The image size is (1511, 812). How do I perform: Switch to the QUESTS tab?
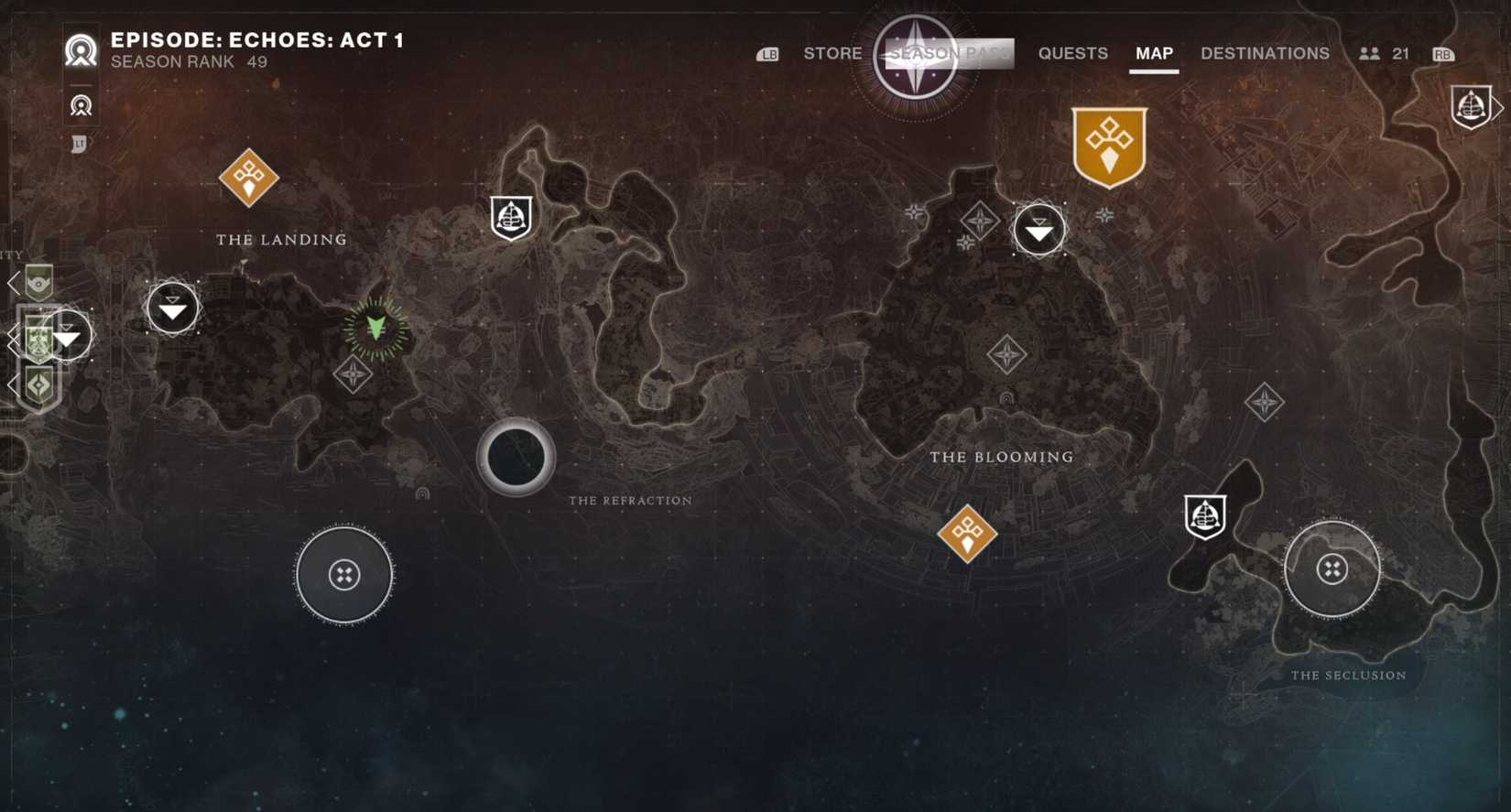[1072, 53]
